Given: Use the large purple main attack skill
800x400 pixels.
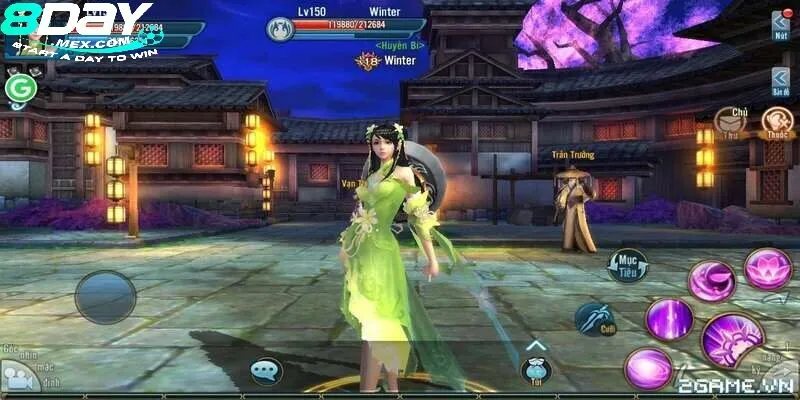Looking at the screenshot, I should (732, 339).
